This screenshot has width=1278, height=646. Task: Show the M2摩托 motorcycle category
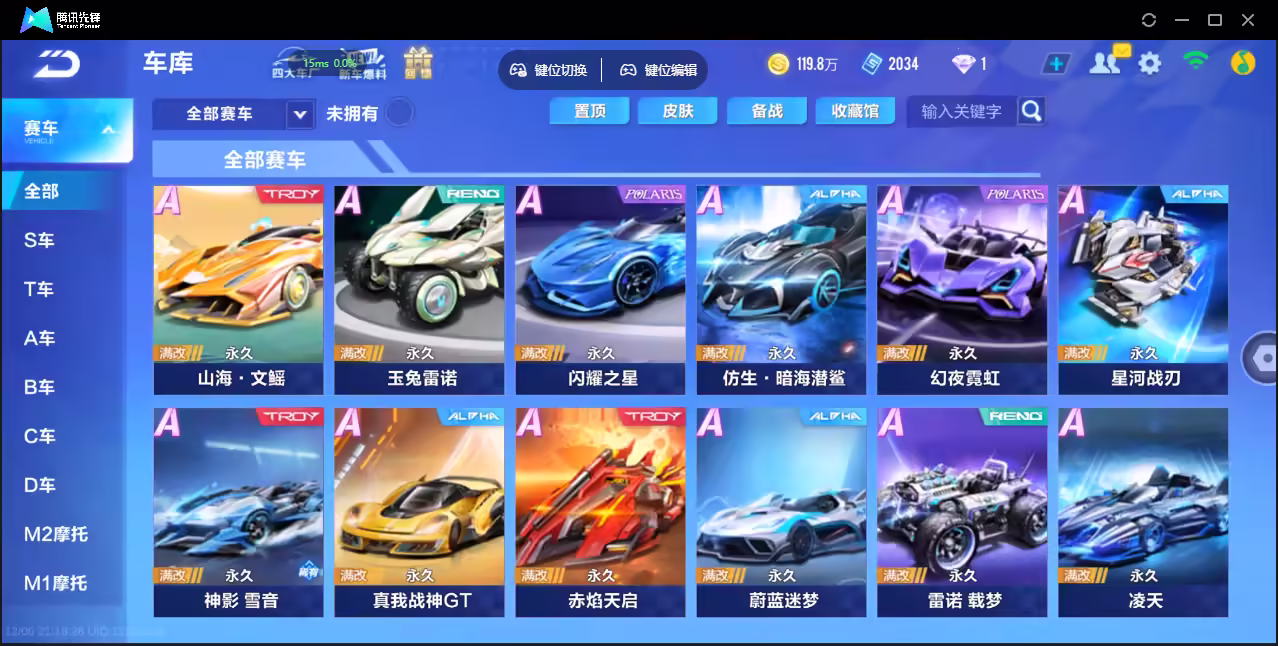pos(56,534)
